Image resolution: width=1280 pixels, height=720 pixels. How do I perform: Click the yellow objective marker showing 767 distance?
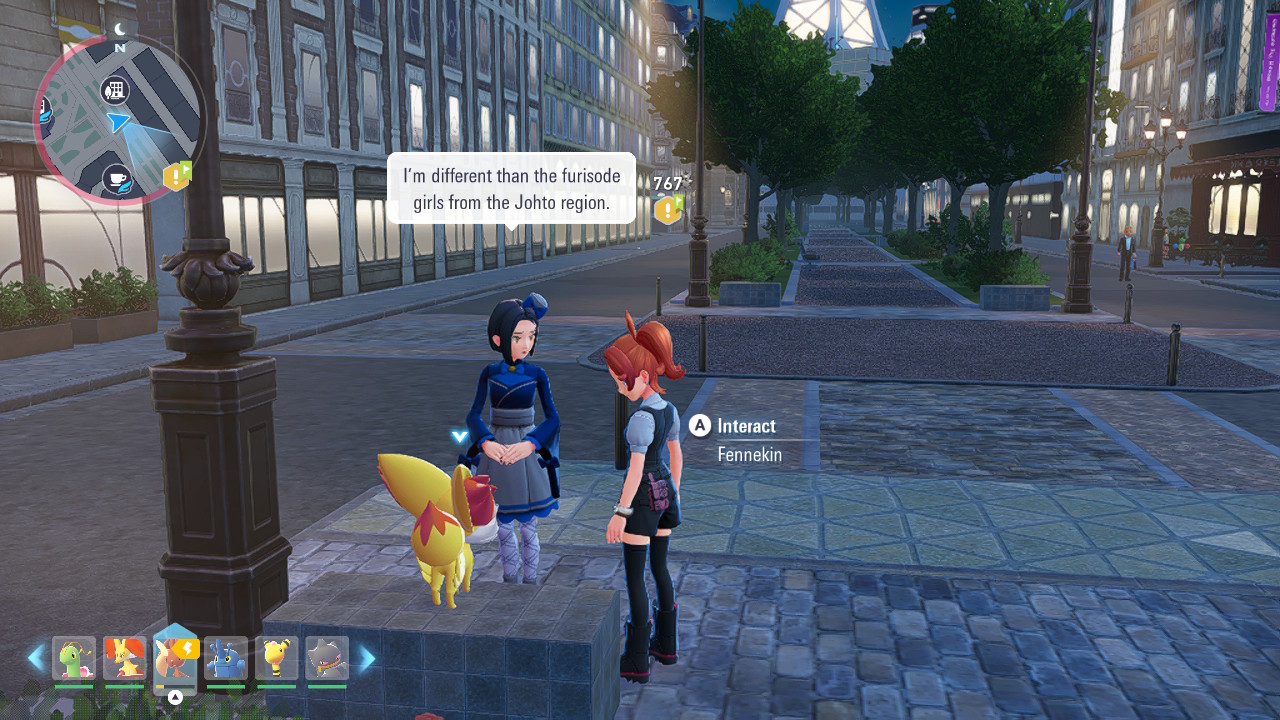click(667, 209)
